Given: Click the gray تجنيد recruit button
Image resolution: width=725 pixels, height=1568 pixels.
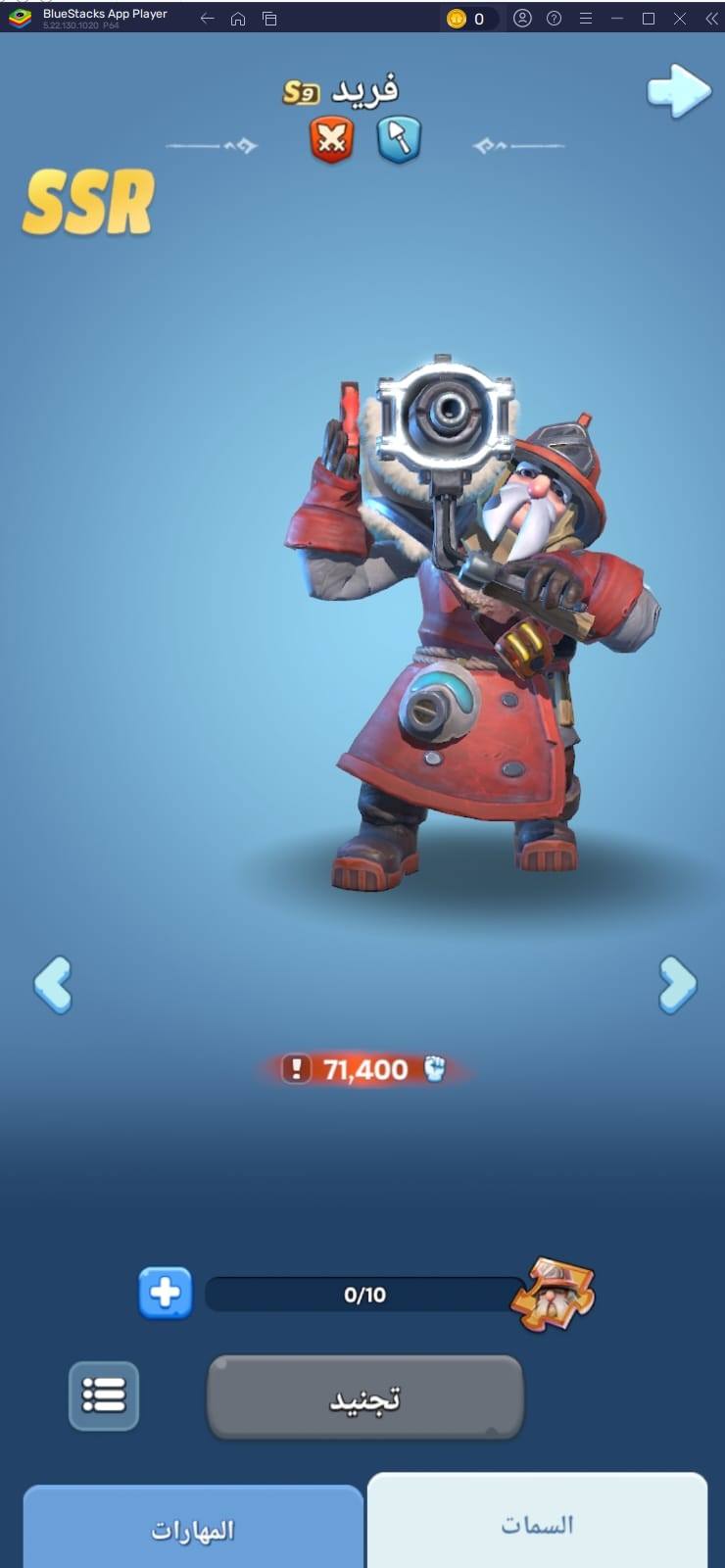Looking at the screenshot, I should pyautogui.click(x=364, y=1397).
